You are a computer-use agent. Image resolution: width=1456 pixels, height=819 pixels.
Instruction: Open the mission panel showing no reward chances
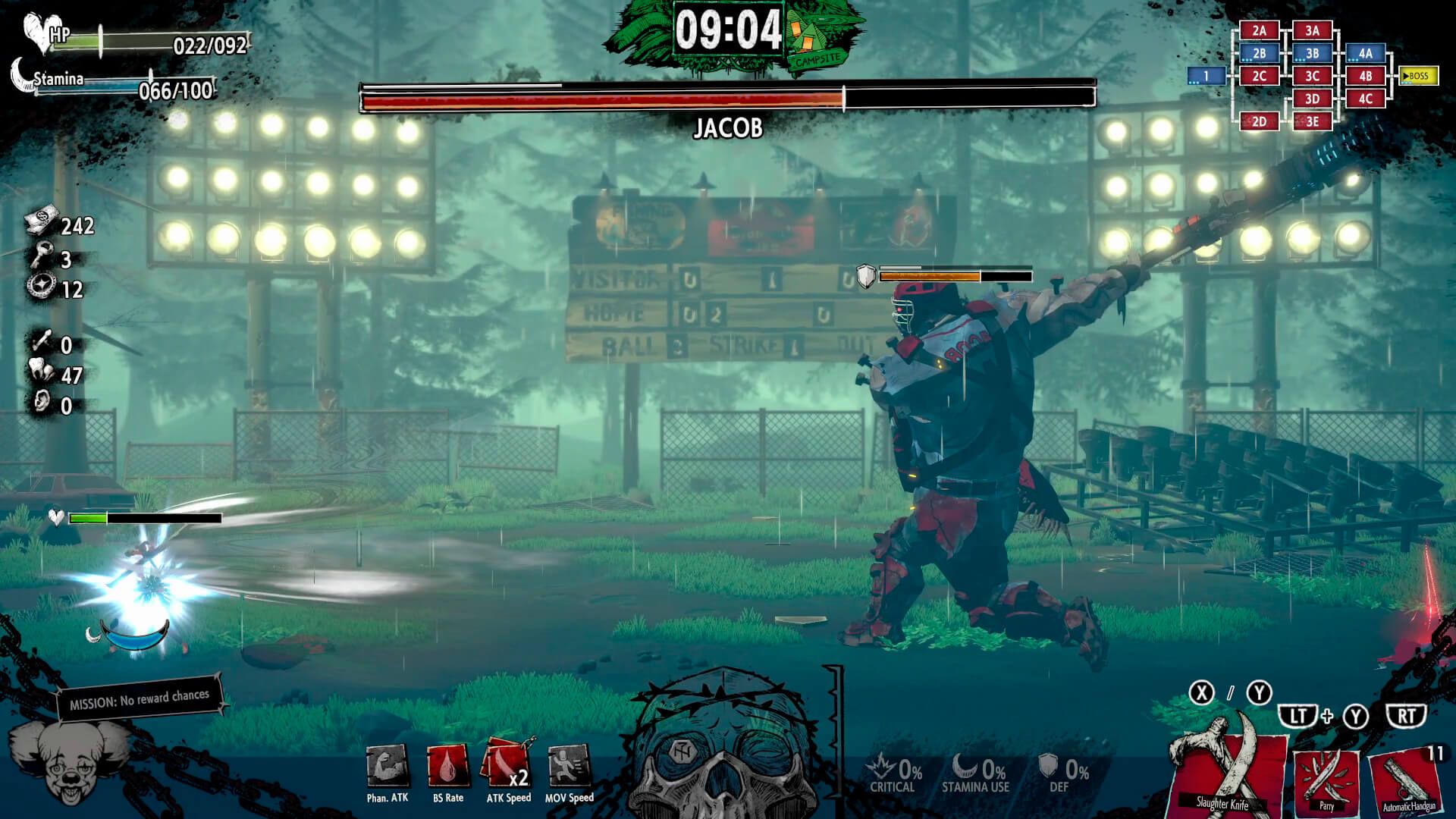(x=140, y=698)
